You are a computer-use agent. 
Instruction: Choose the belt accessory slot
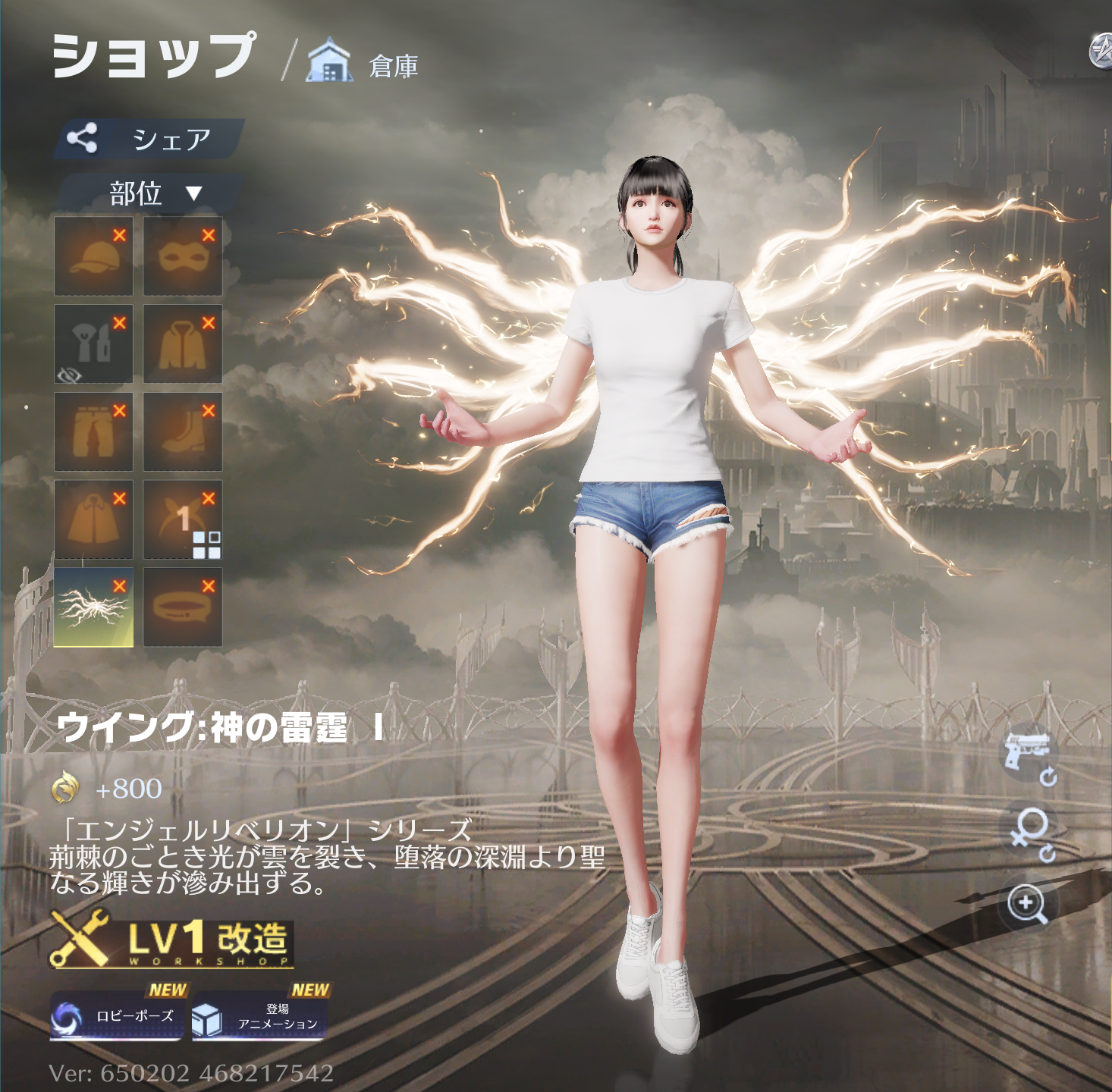[182, 608]
